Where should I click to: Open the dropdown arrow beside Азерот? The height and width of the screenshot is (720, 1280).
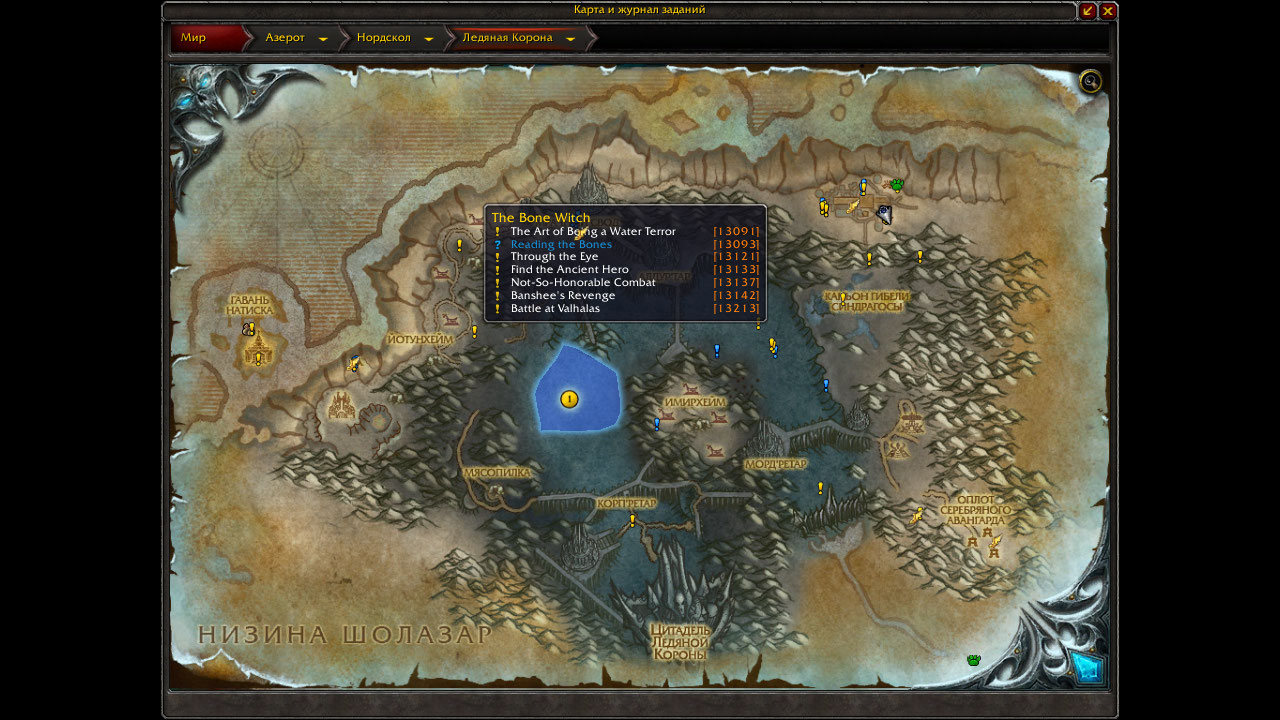tap(323, 39)
